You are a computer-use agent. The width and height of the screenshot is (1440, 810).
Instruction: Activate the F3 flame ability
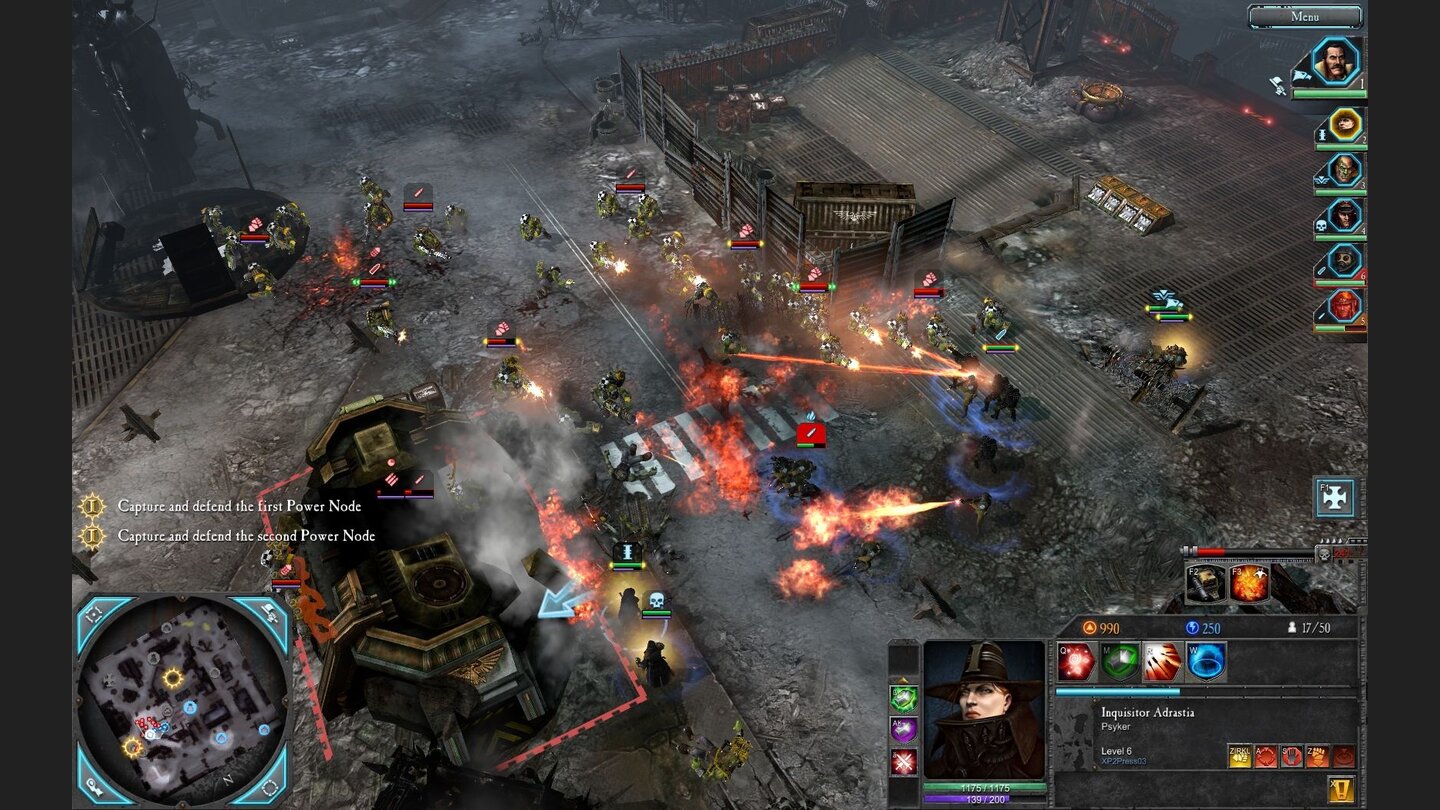1251,583
